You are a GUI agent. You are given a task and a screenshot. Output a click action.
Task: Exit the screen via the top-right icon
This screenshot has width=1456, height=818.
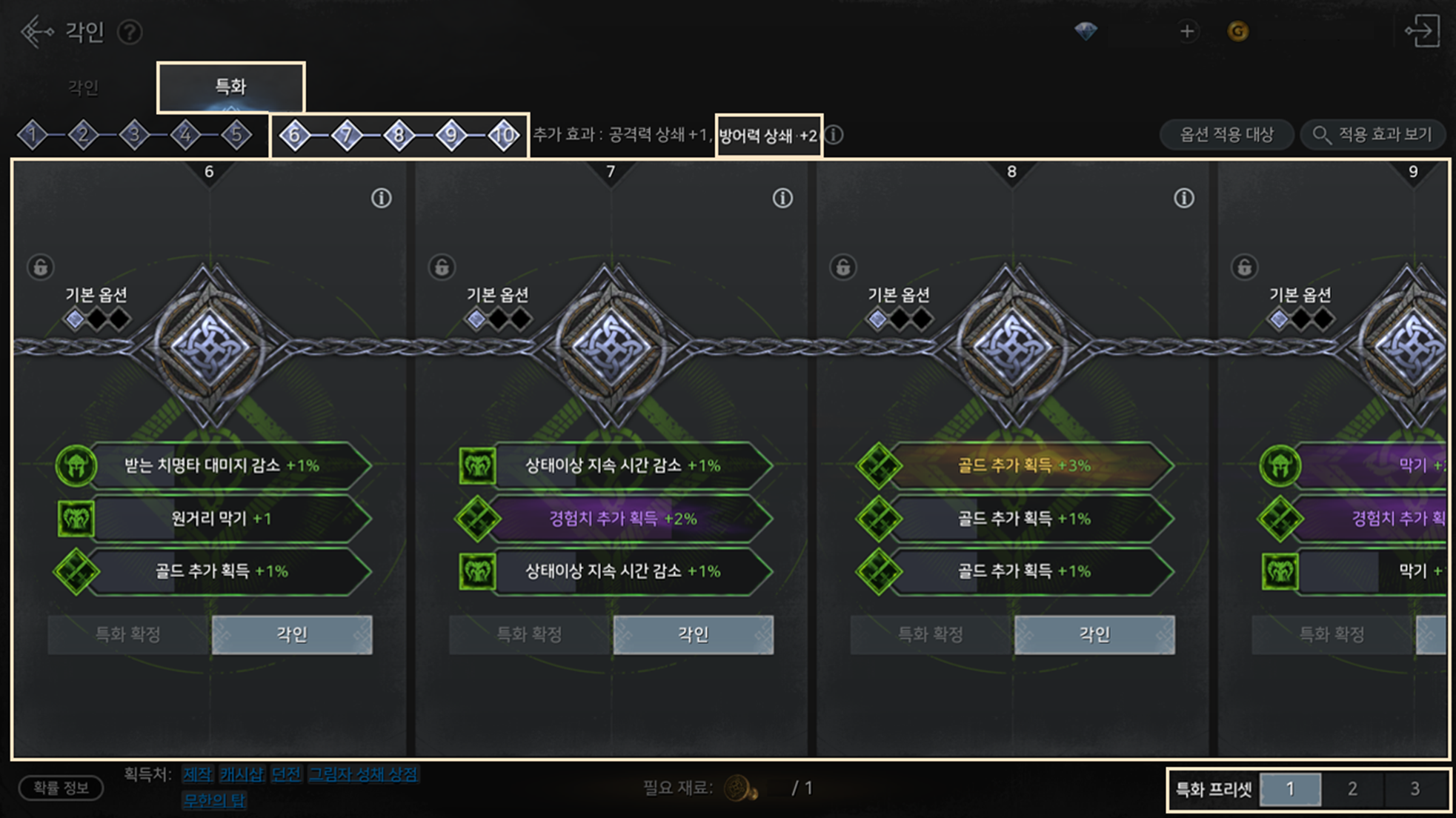click(x=1422, y=31)
